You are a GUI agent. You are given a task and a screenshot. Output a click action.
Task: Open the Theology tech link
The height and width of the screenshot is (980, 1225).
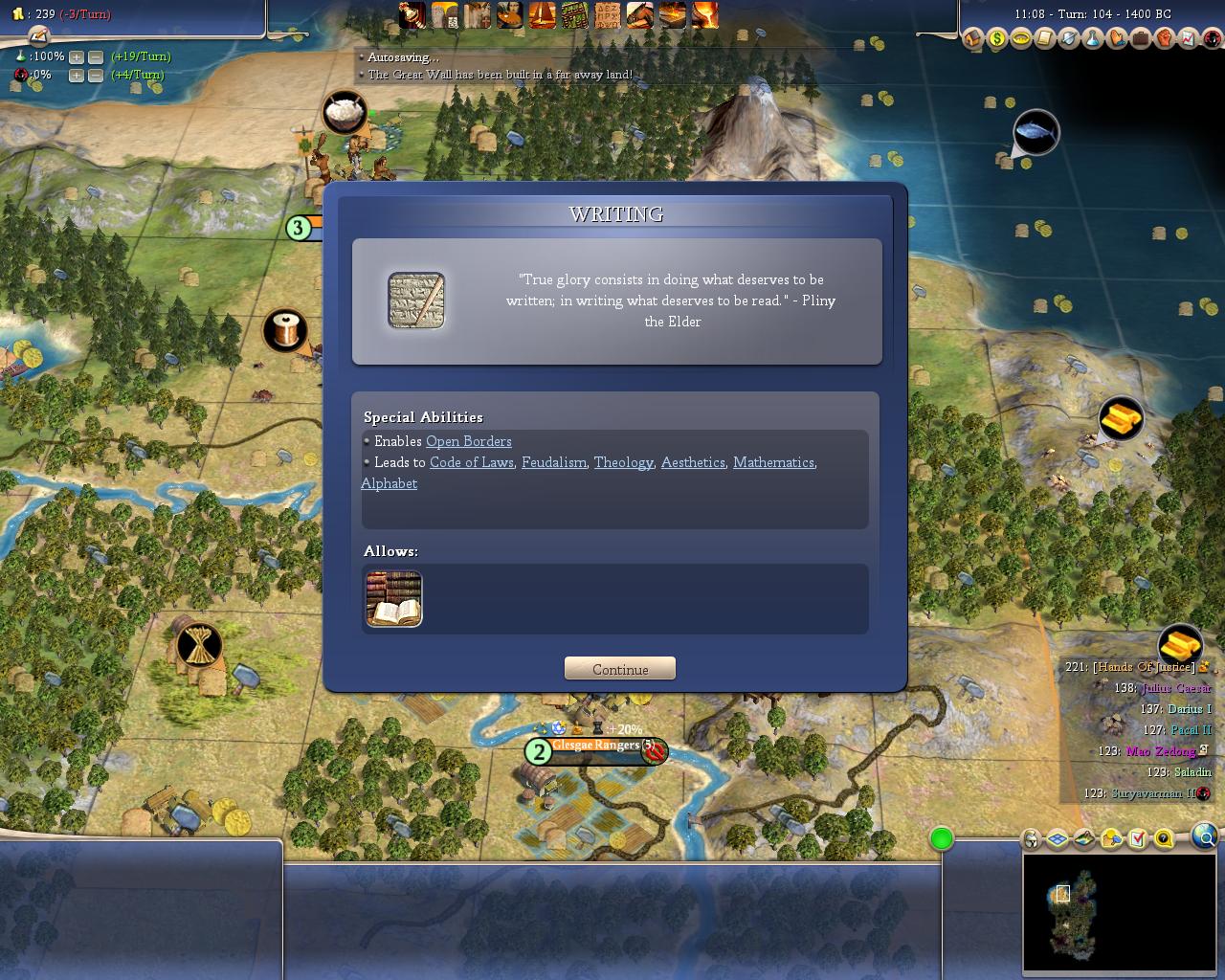click(x=623, y=462)
